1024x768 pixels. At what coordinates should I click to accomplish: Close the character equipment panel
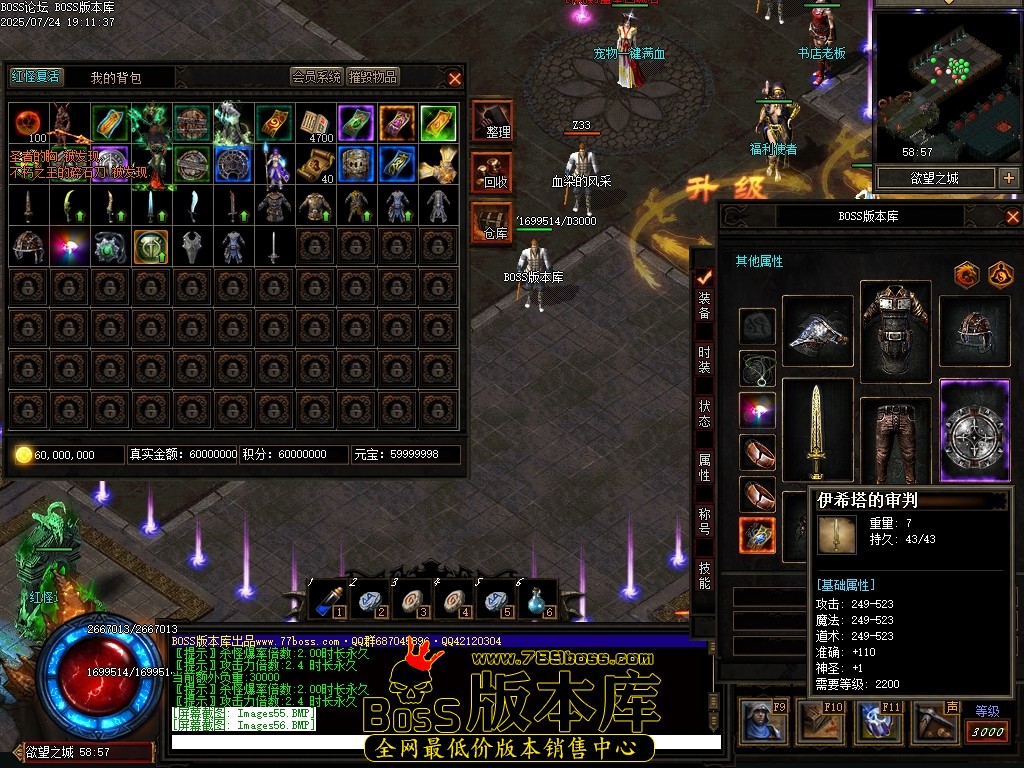click(1012, 217)
